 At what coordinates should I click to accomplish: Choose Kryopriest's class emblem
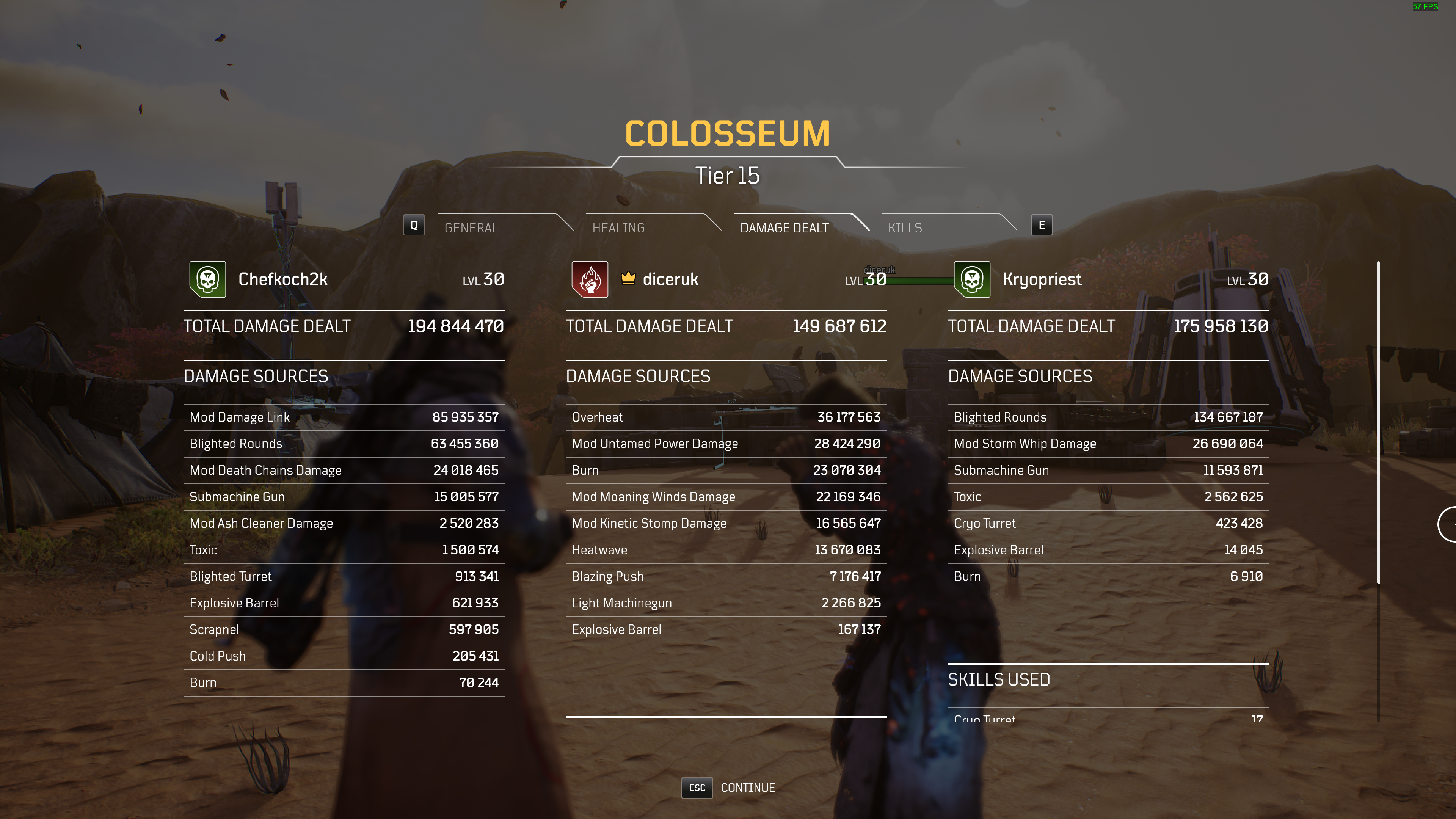(x=971, y=279)
